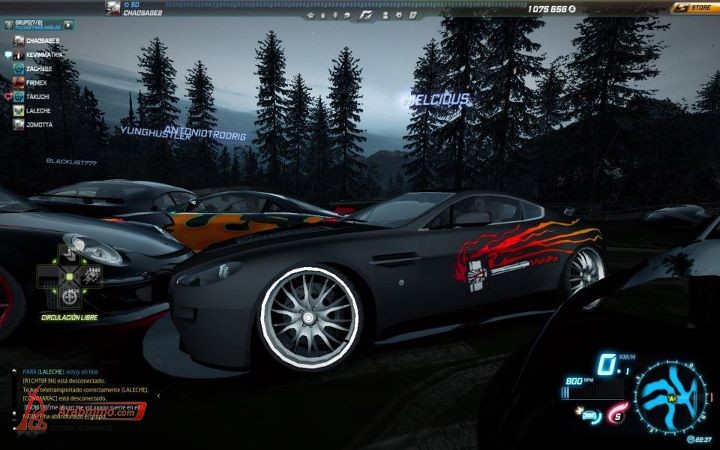The height and width of the screenshot is (450, 720).
Task: Activate the nitrous flame powerup icon
Action: tap(618, 415)
